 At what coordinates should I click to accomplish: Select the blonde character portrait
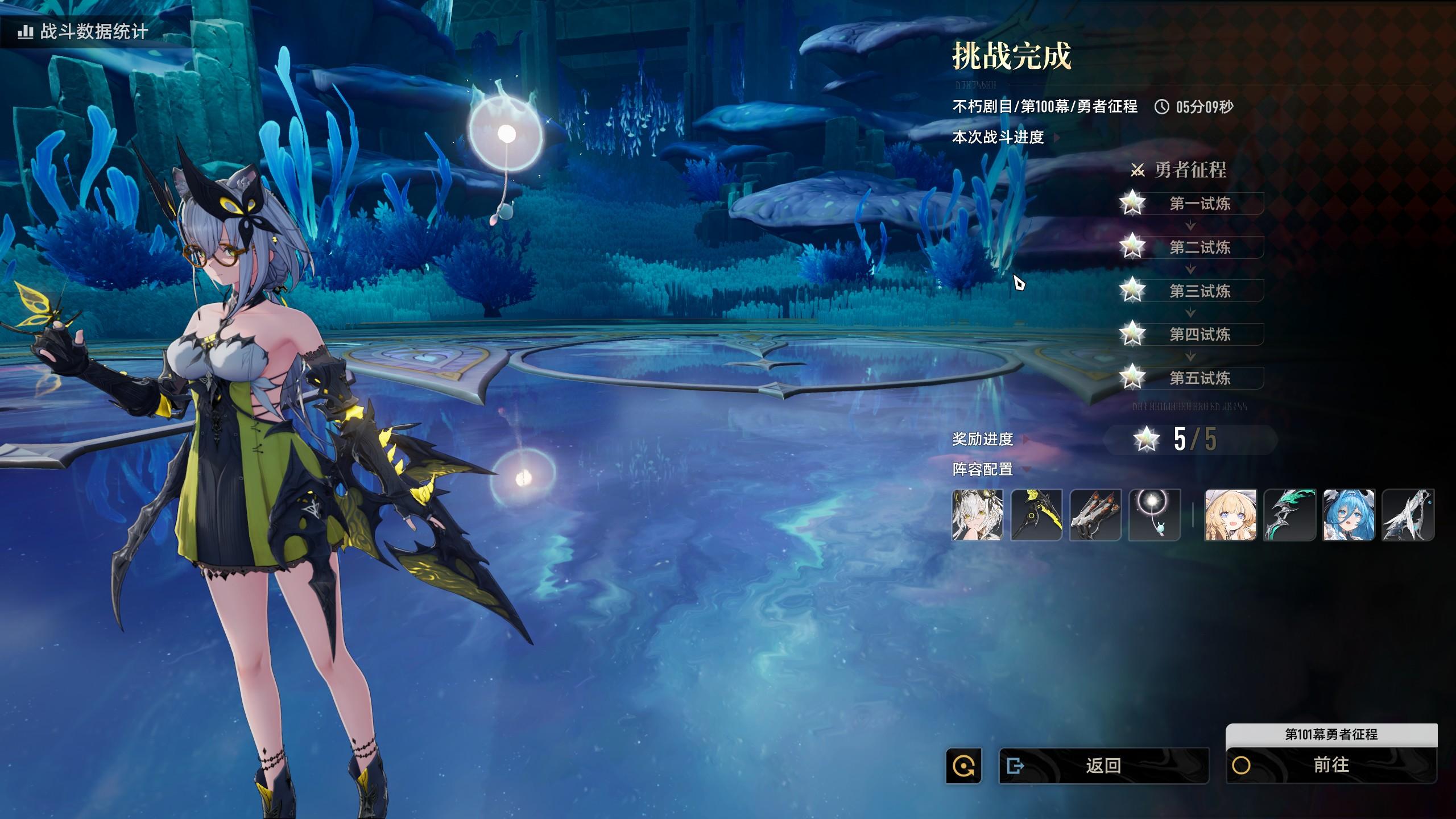[x=1230, y=515]
